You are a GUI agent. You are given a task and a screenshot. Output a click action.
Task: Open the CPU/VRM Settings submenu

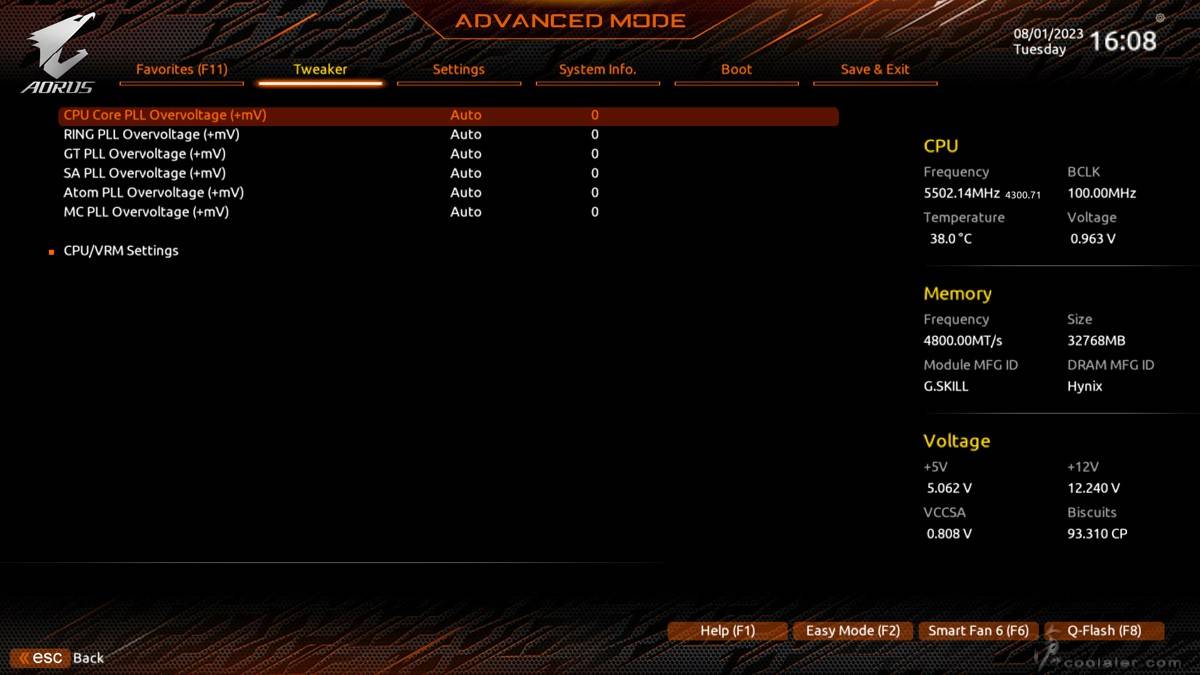(121, 251)
